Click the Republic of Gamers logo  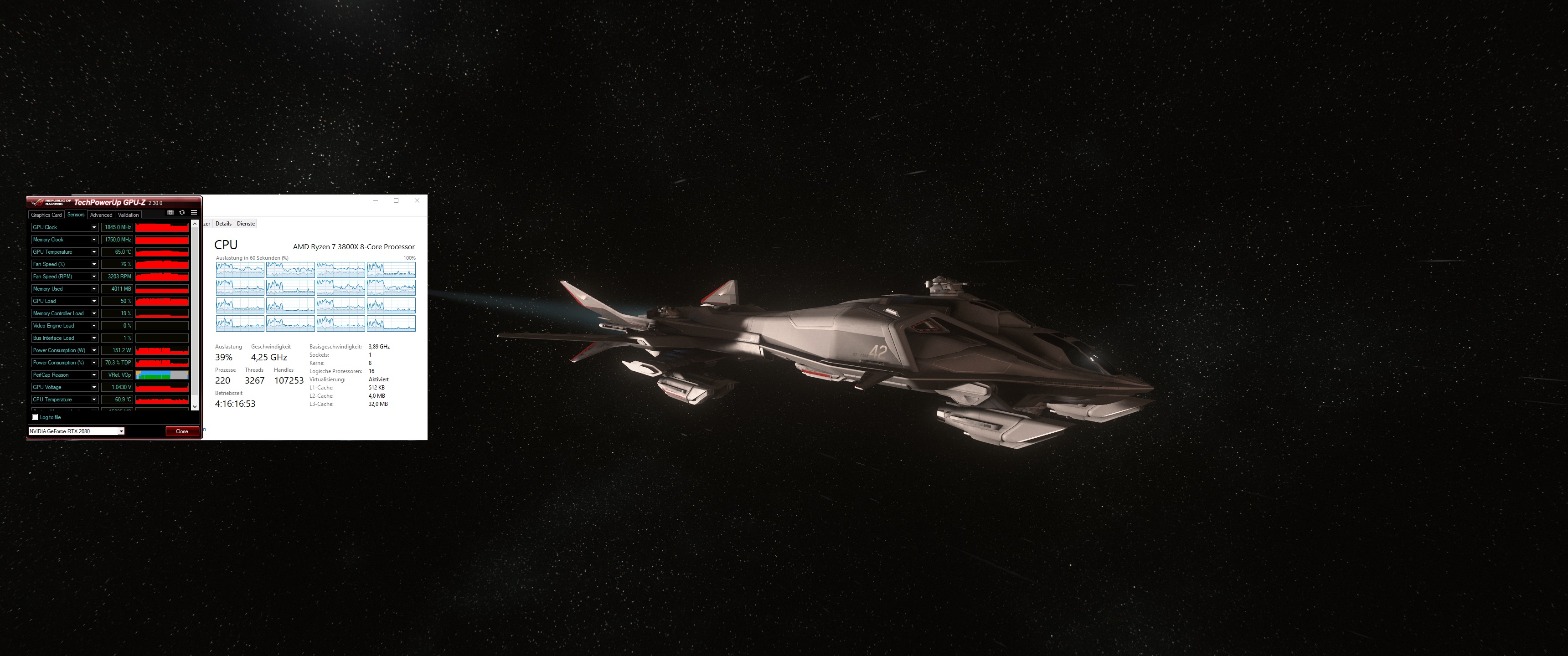coord(39,203)
